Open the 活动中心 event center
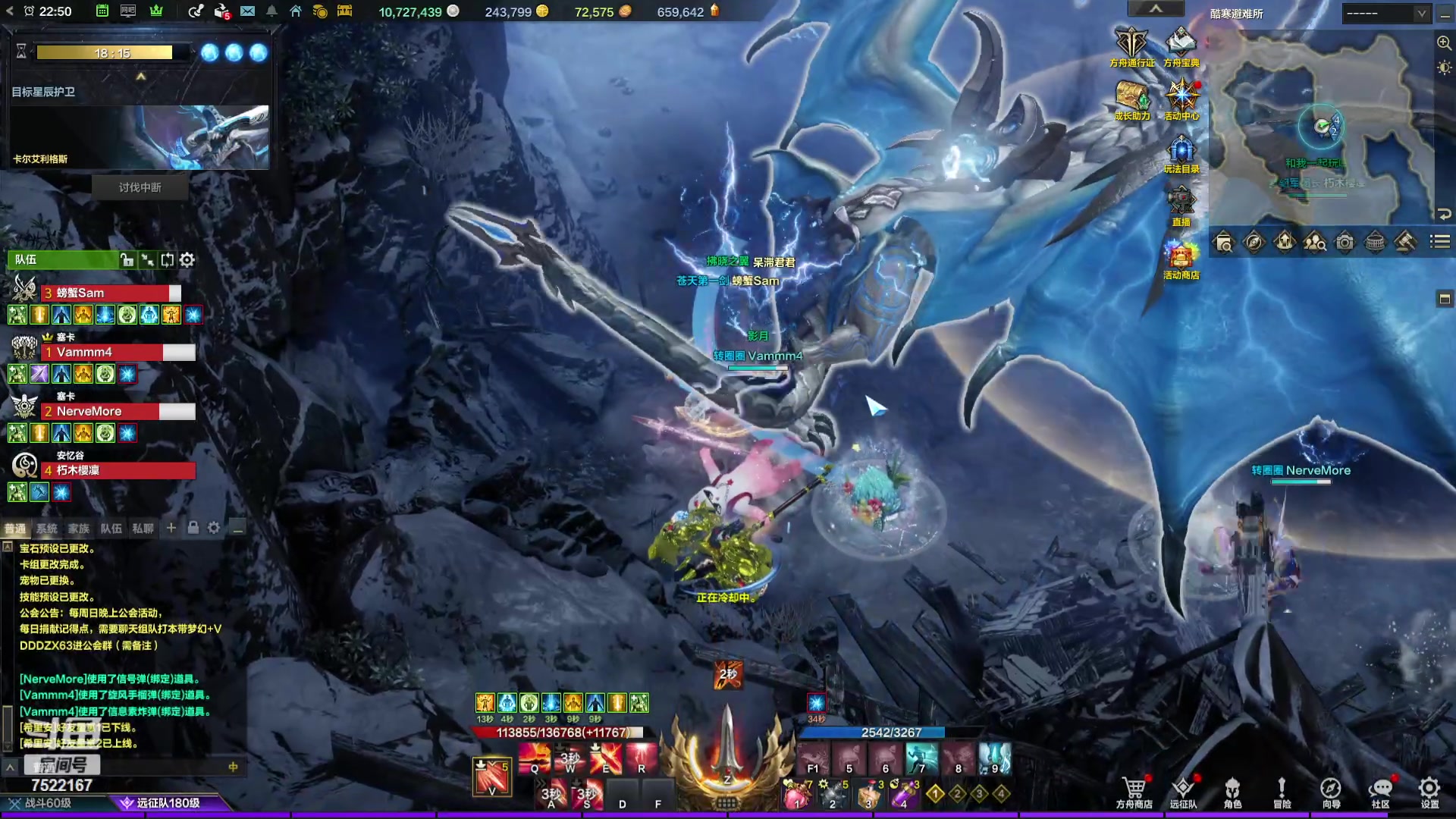Screen dimensions: 1456x819 coord(1181,100)
